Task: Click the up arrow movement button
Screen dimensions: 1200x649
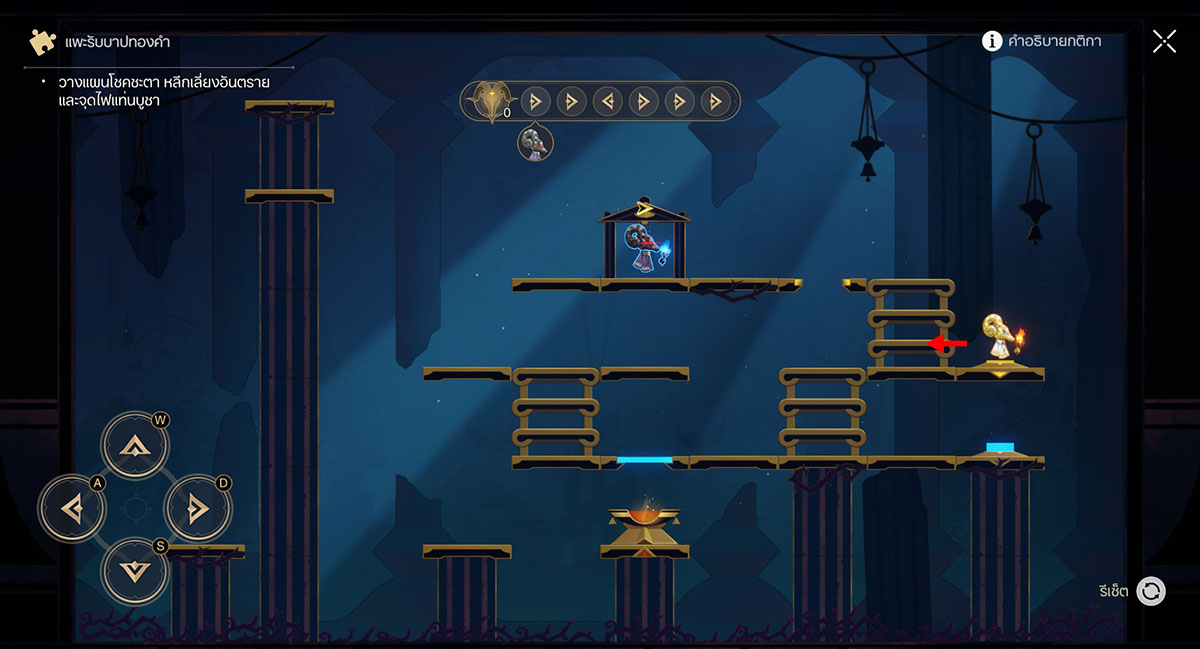Action: (x=134, y=446)
